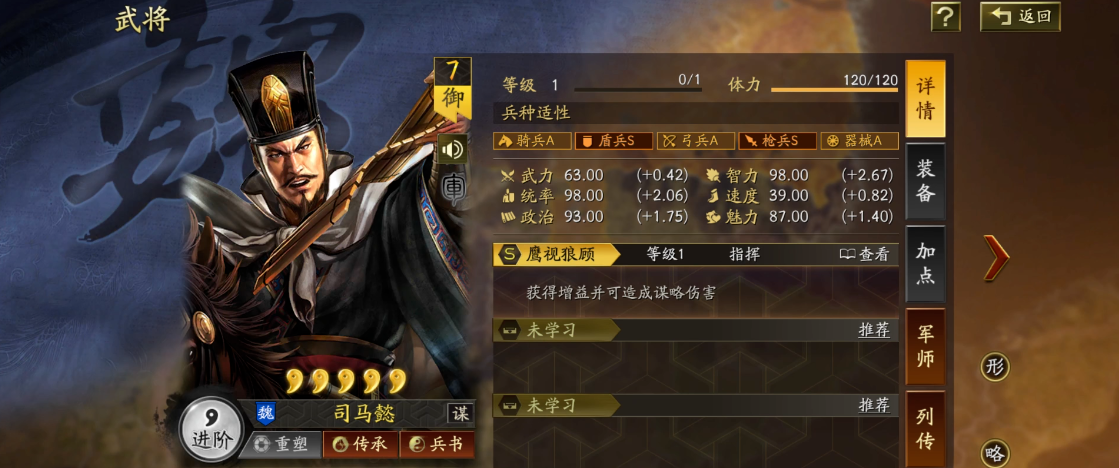
Task: Go to the next general with the arrow
Action: point(996,257)
